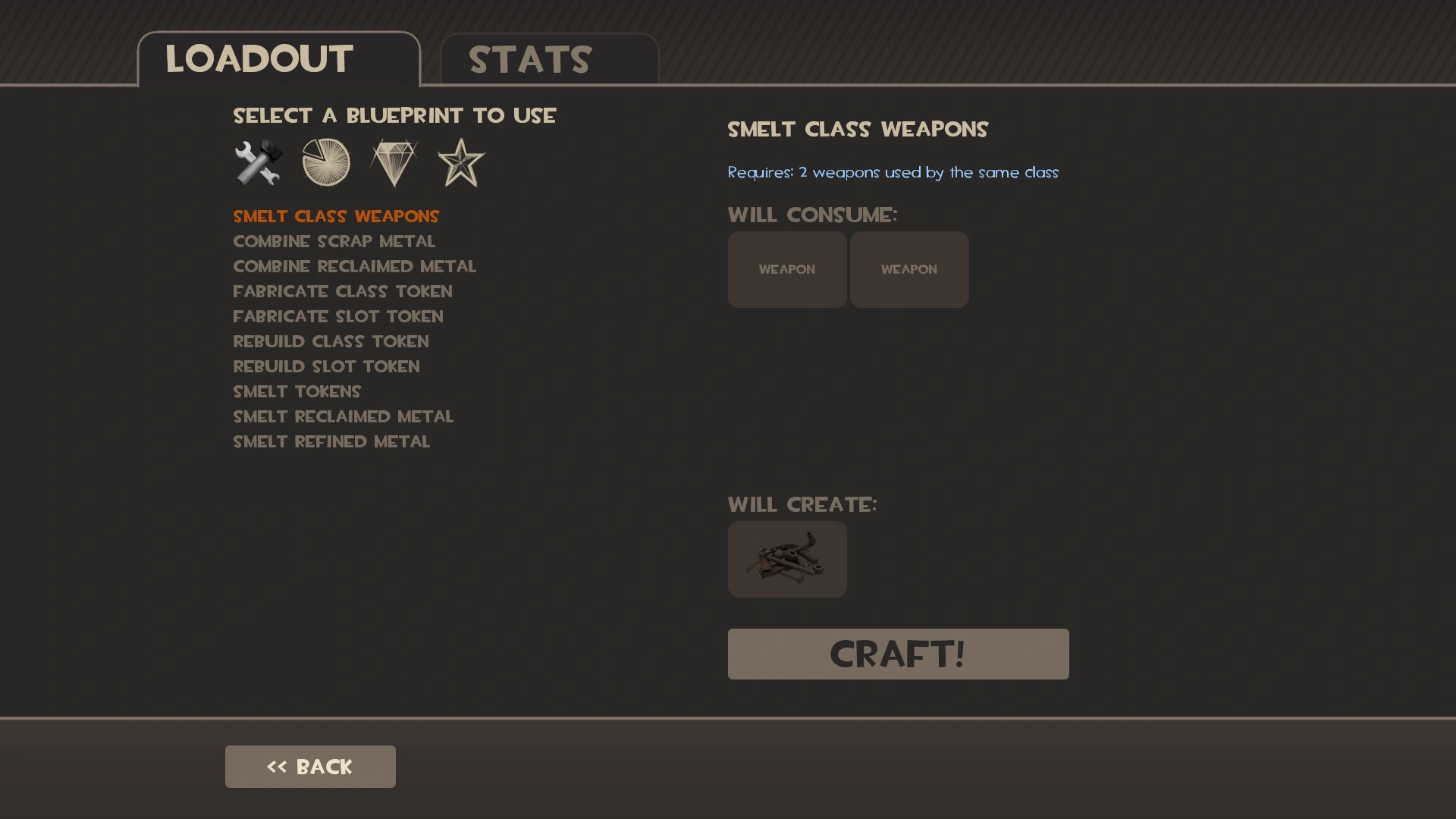This screenshot has height=819, width=1456.
Task: Click the star filter icon
Action: [x=460, y=162]
